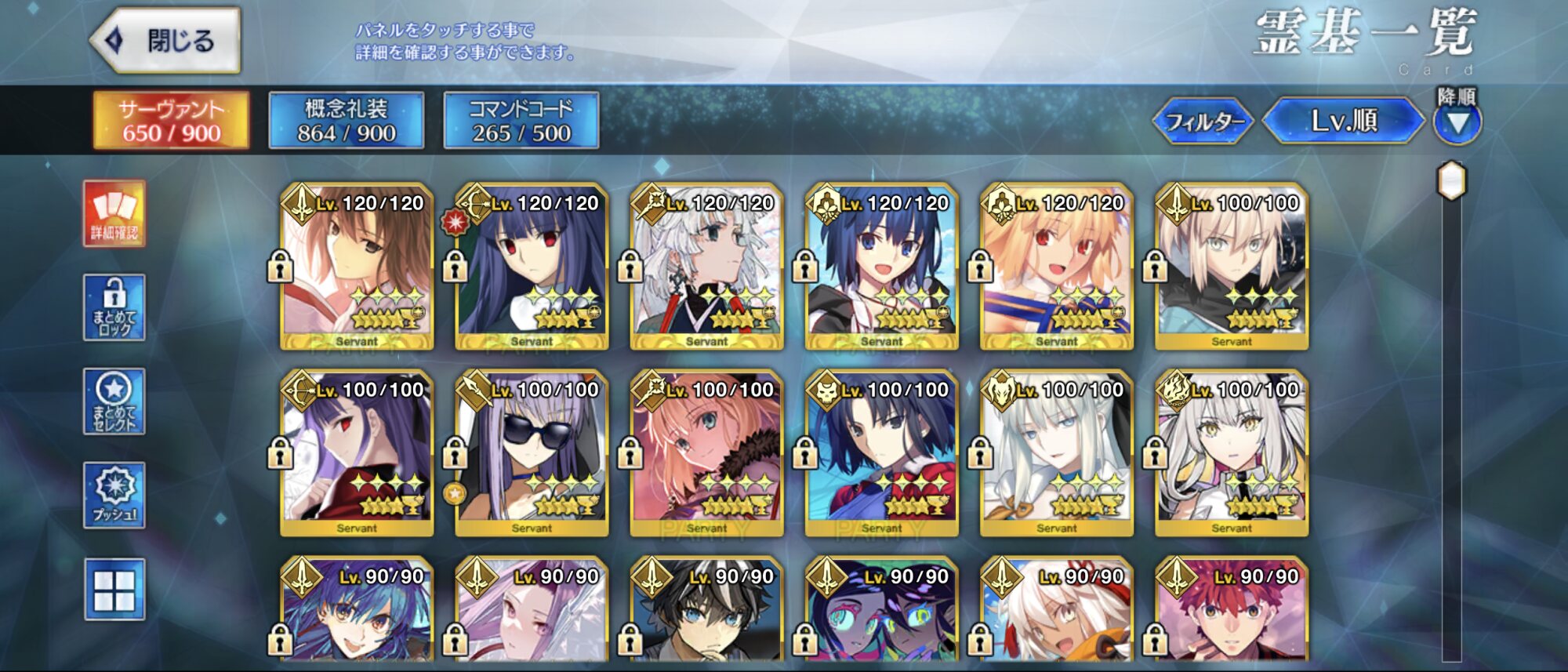
Task: Open the フィルター filter options
Action: pos(1204,122)
